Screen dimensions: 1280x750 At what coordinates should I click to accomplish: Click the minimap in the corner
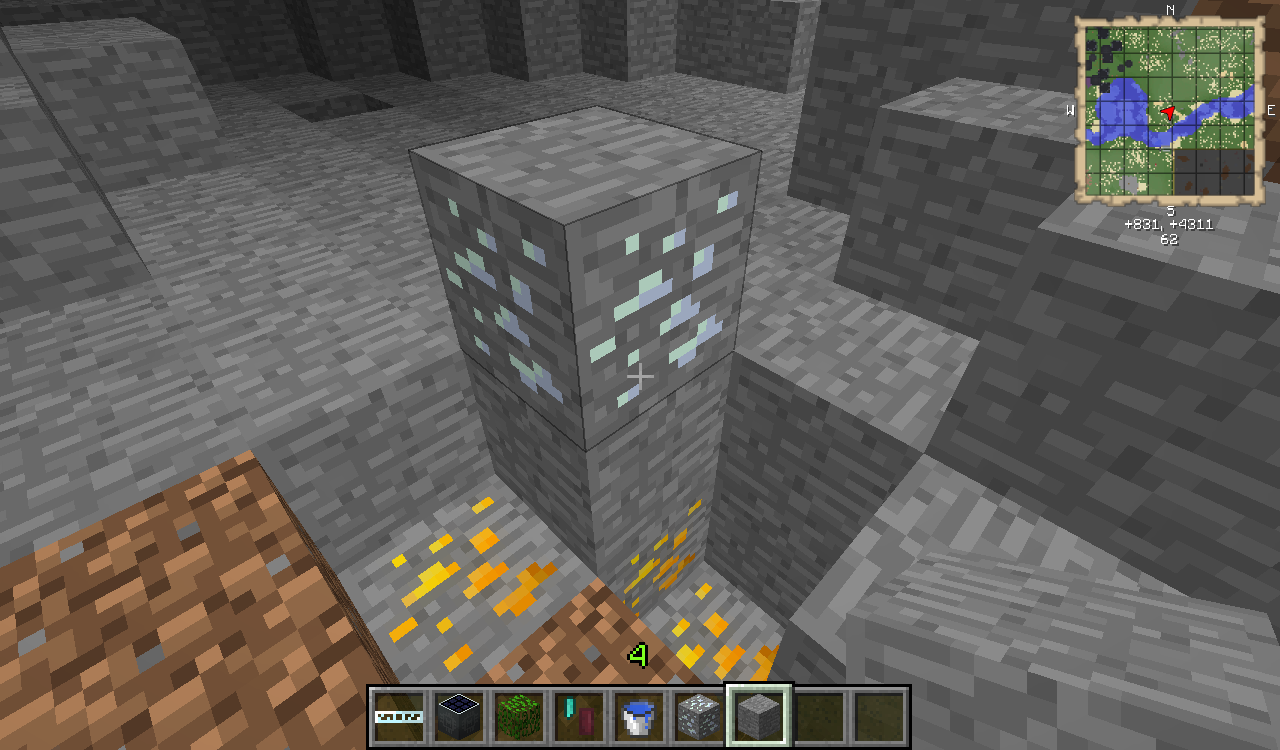point(1168,112)
